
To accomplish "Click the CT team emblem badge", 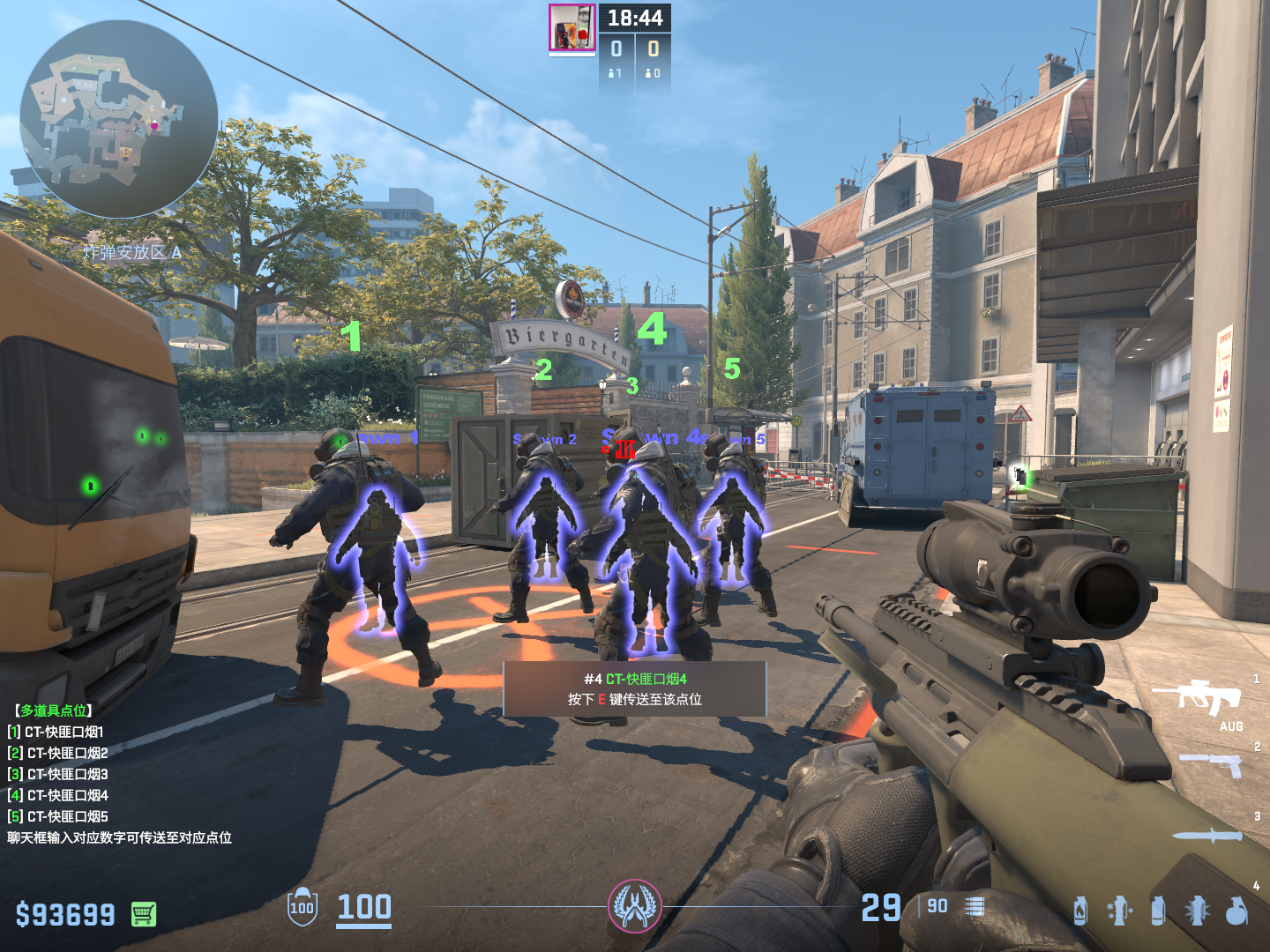I will coord(634,906).
